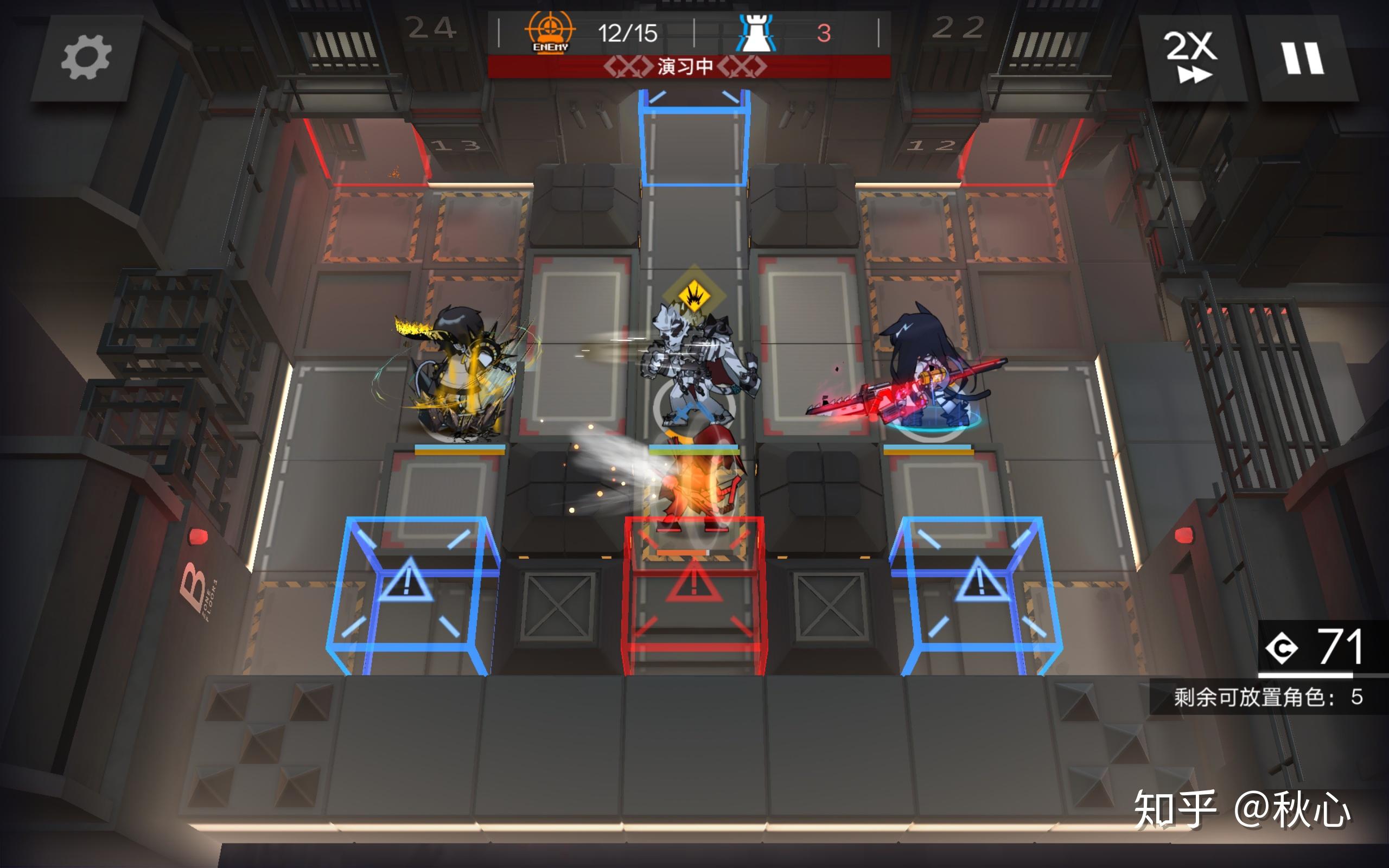Activate the yellow skill-ready diamond icon
Image resolution: width=1389 pixels, height=868 pixels.
(x=694, y=296)
